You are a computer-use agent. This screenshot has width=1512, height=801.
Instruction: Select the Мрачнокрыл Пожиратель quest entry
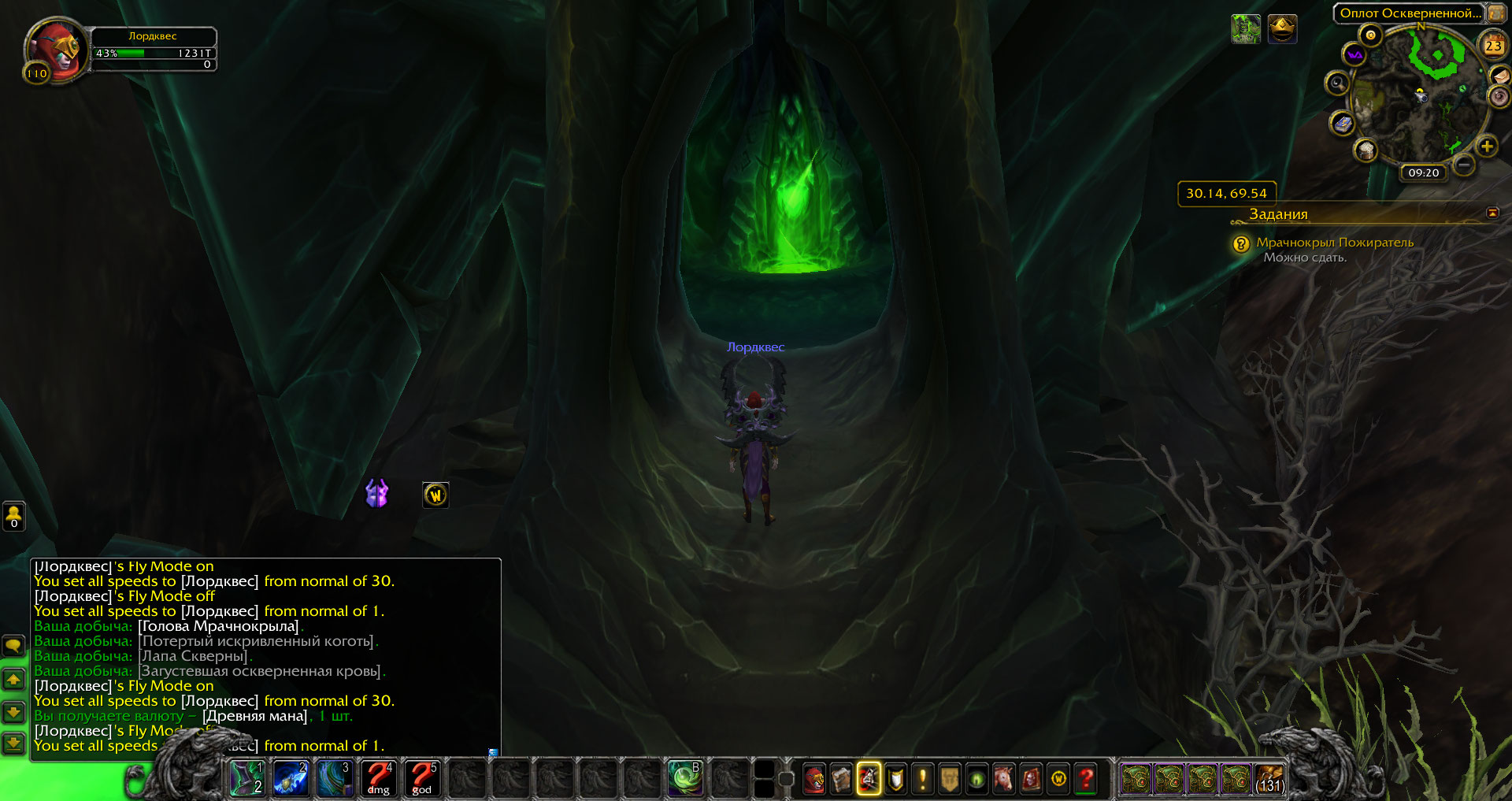[x=1334, y=243]
